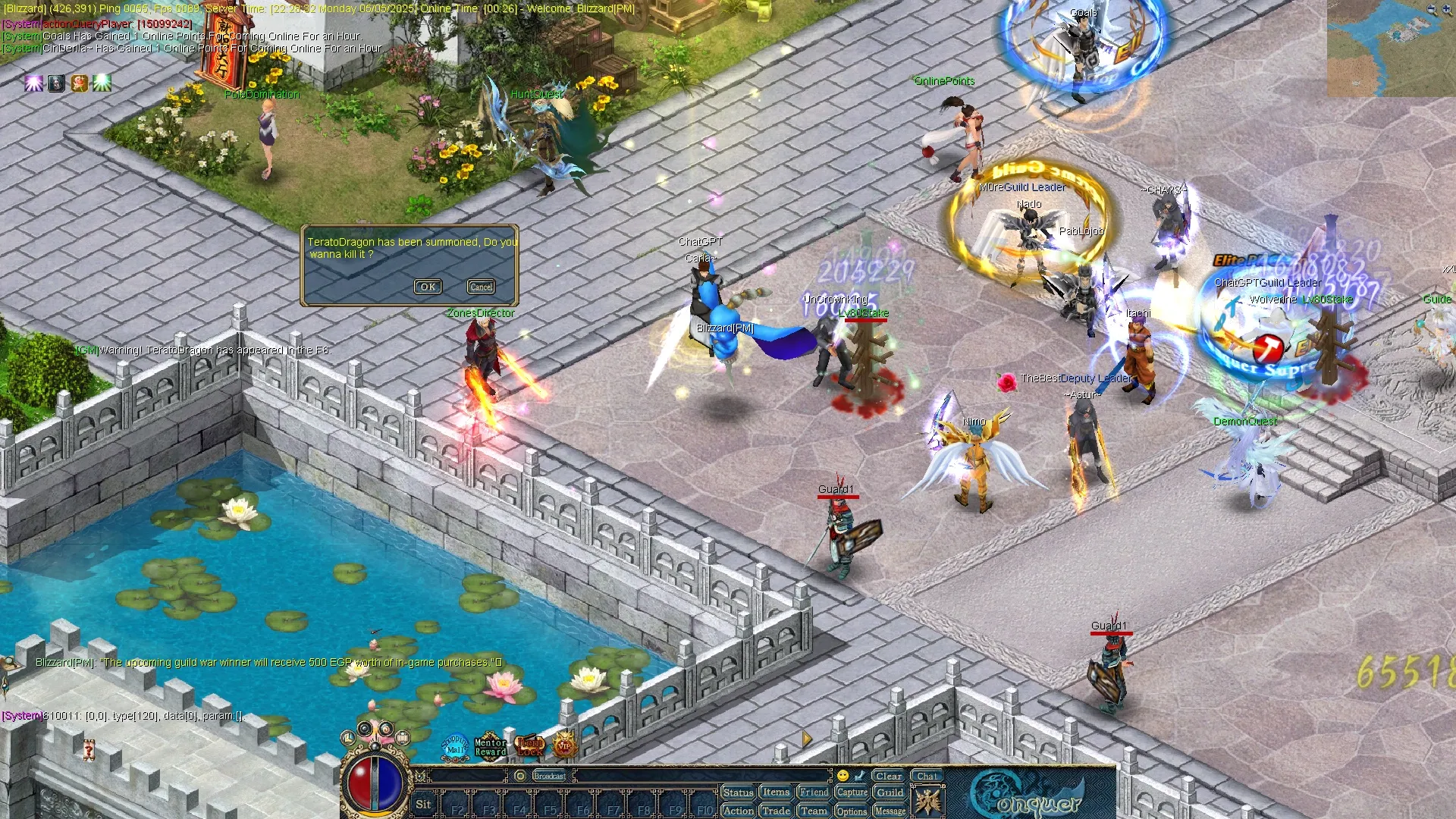
Task: Confirm the TeratoDragon prompt with OK
Action: (428, 287)
